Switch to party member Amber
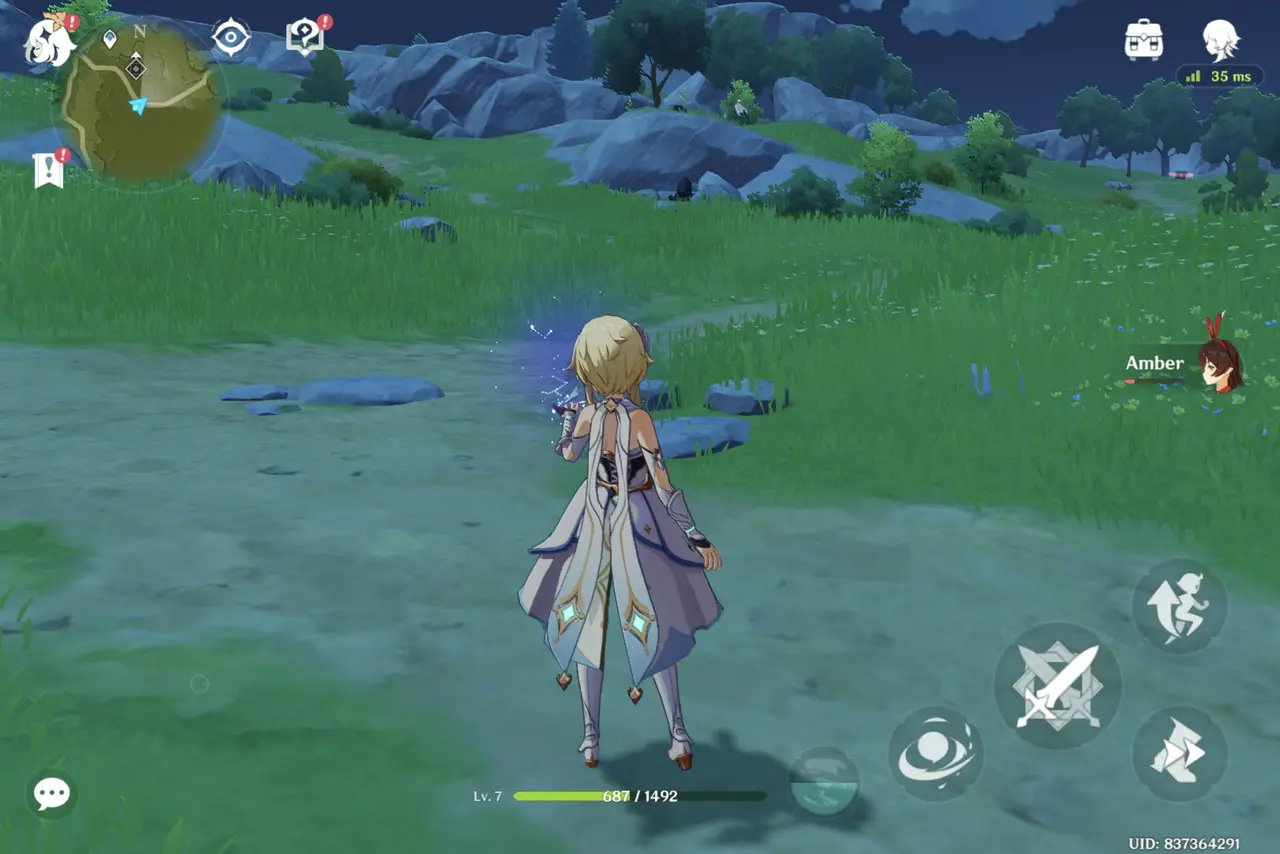1280x854 pixels. point(1218,365)
